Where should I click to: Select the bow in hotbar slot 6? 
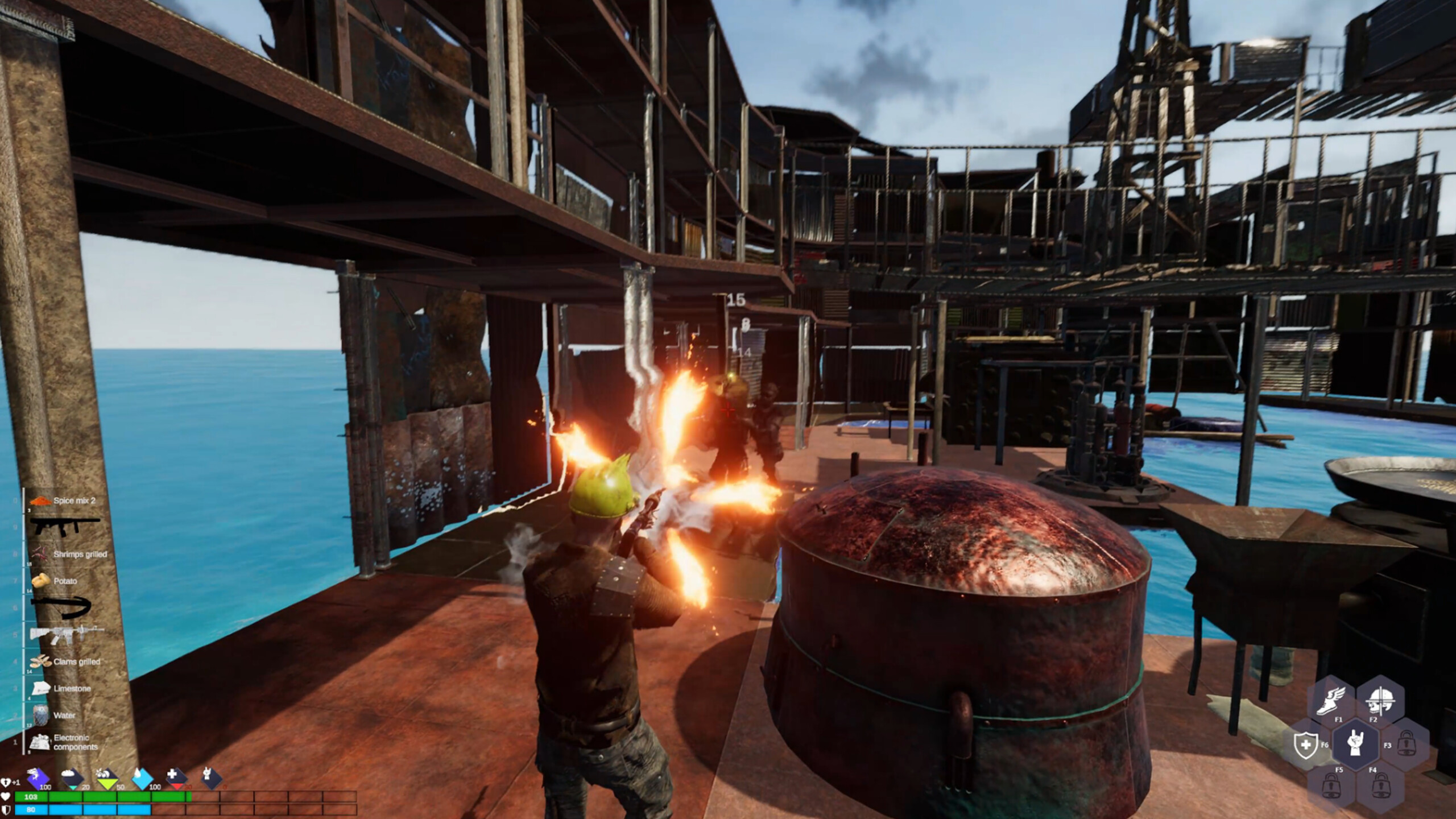[63, 607]
